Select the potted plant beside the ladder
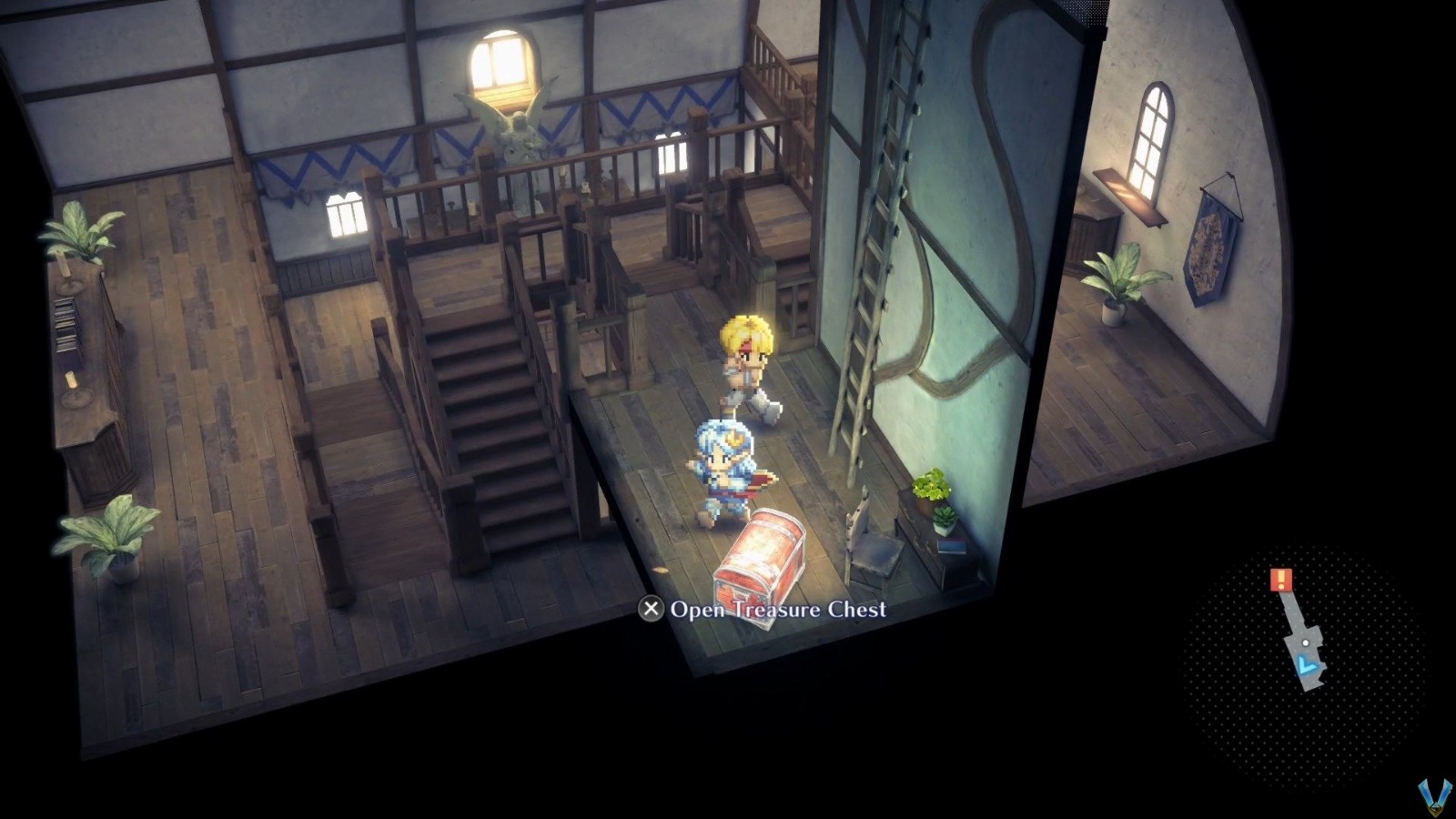1456x819 pixels. pyautogui.click(x=930, y=487)
